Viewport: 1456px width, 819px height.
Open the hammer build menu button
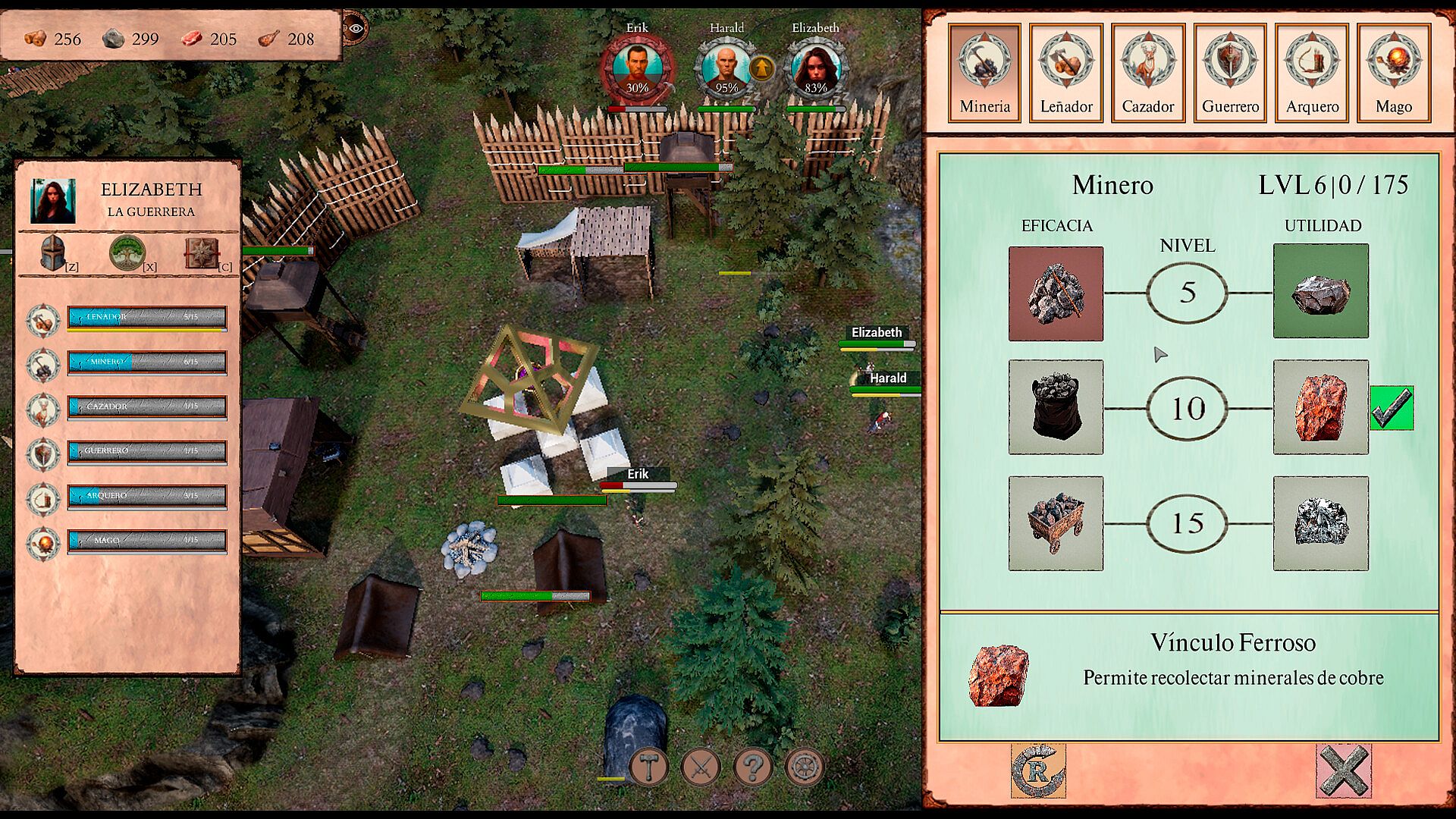pos(649,767)
